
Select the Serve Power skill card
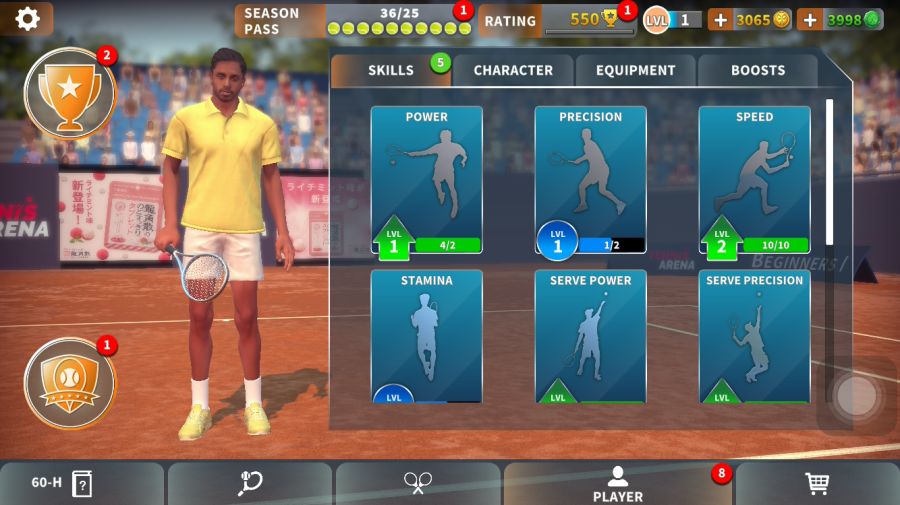click(590, 337)
